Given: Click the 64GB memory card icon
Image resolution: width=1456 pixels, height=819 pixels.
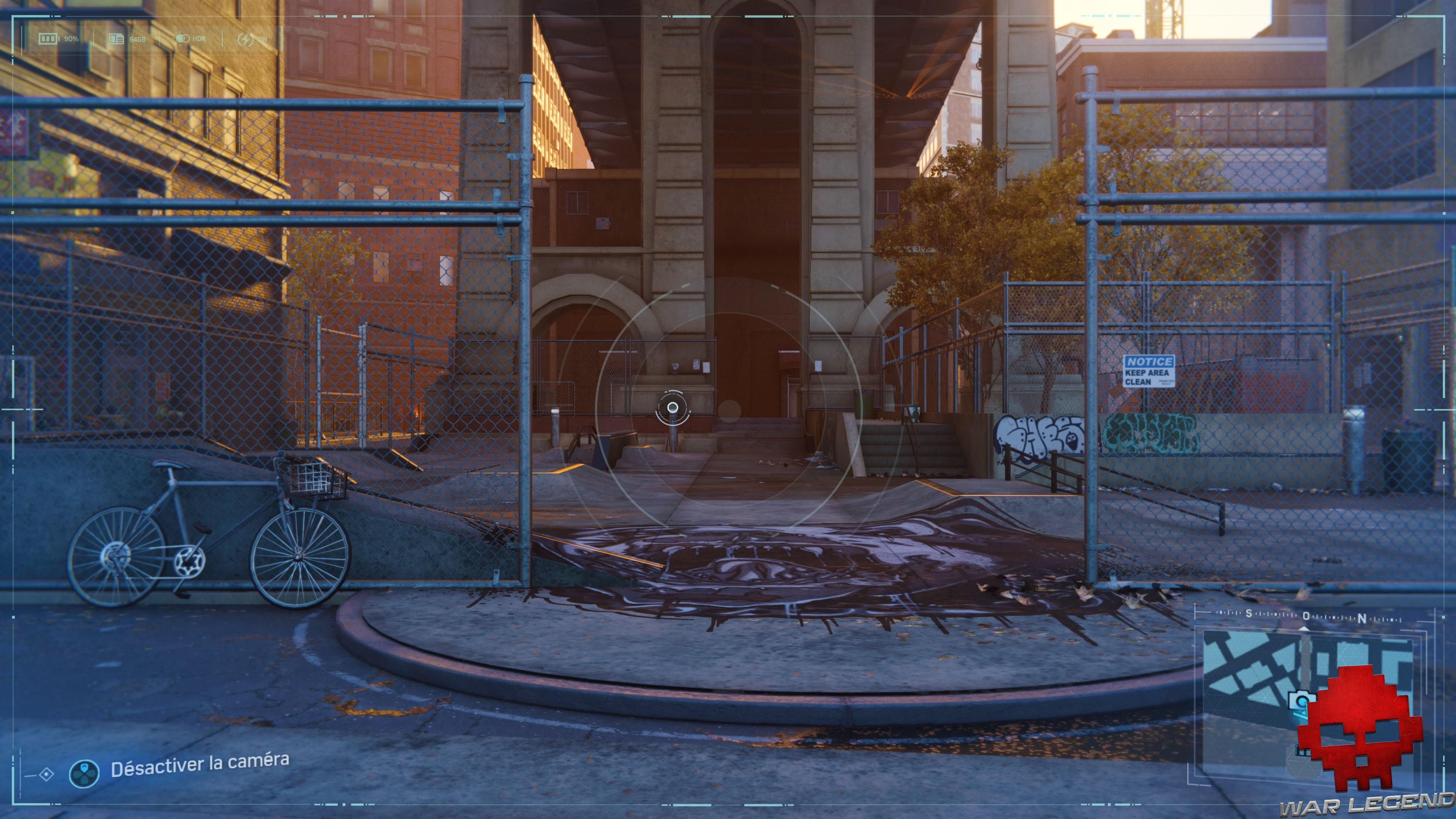Looking at the screenshot, I should click(x=116, y=38).
